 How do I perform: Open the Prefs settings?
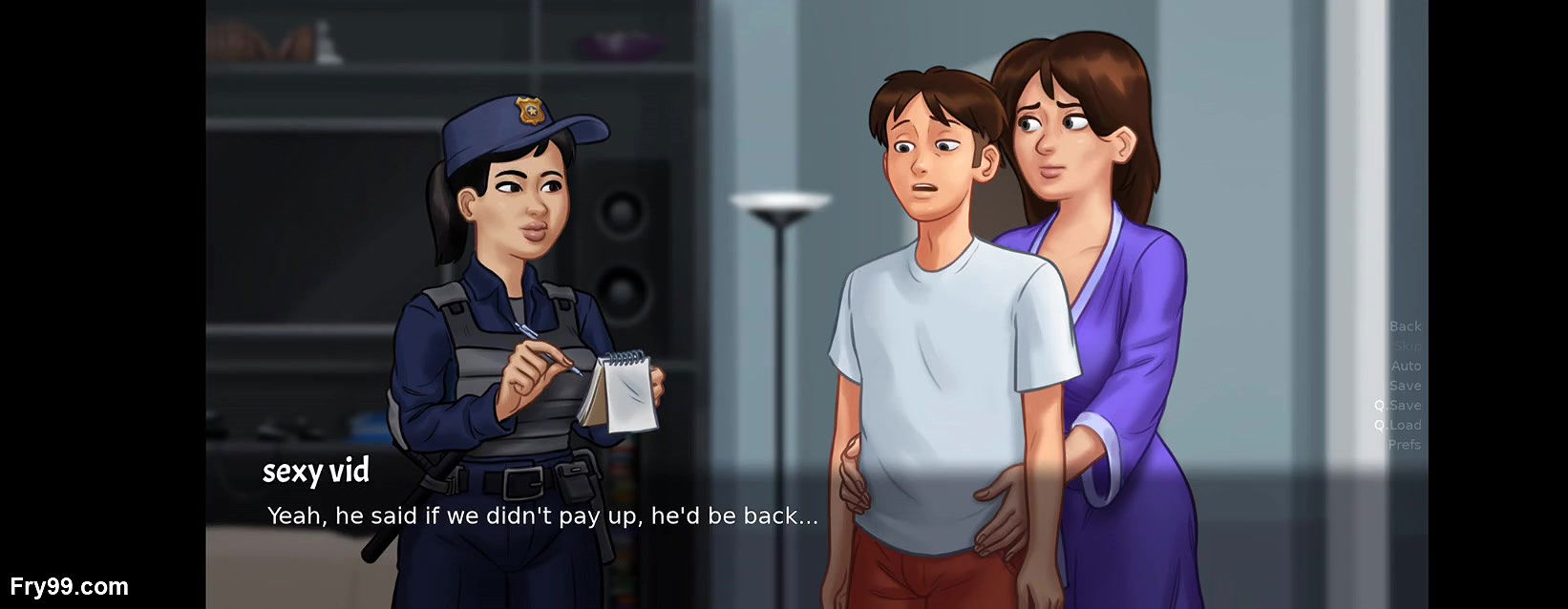pyautogui.click(x=1404, y=445)
